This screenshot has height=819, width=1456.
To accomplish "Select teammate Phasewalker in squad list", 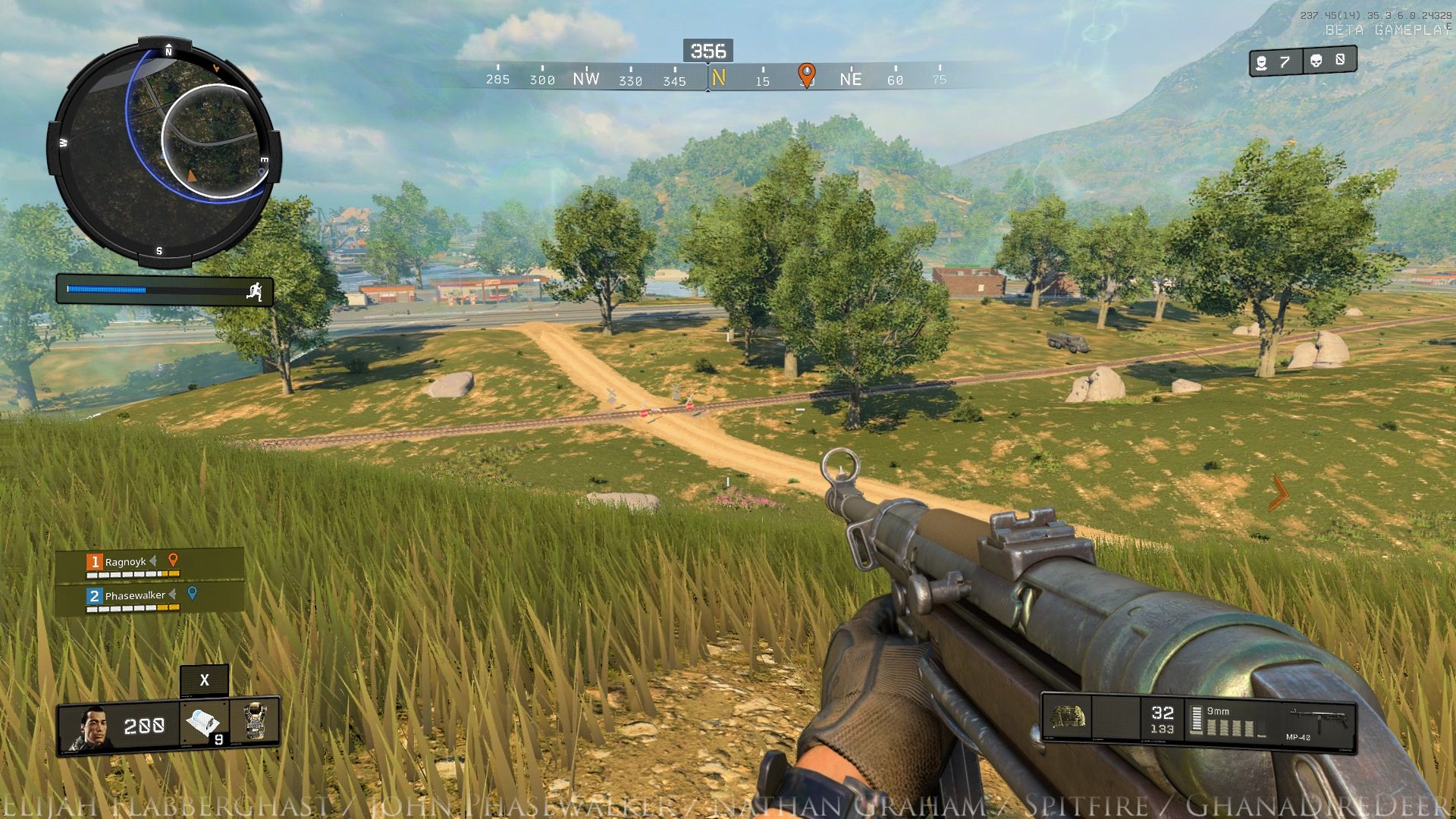I will tap(135, 595).
